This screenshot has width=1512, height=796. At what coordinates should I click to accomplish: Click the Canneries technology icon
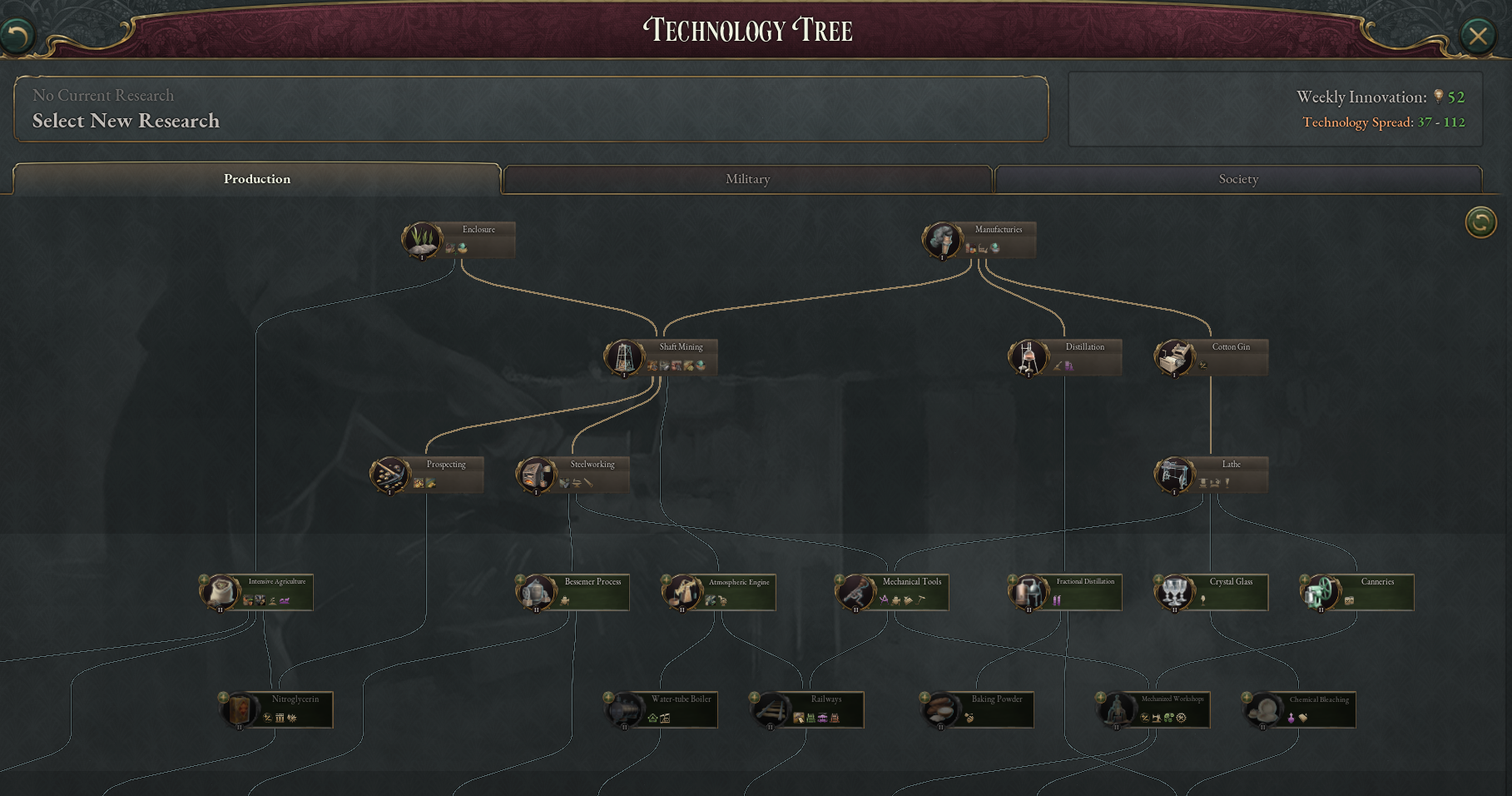pos(1320,592)
